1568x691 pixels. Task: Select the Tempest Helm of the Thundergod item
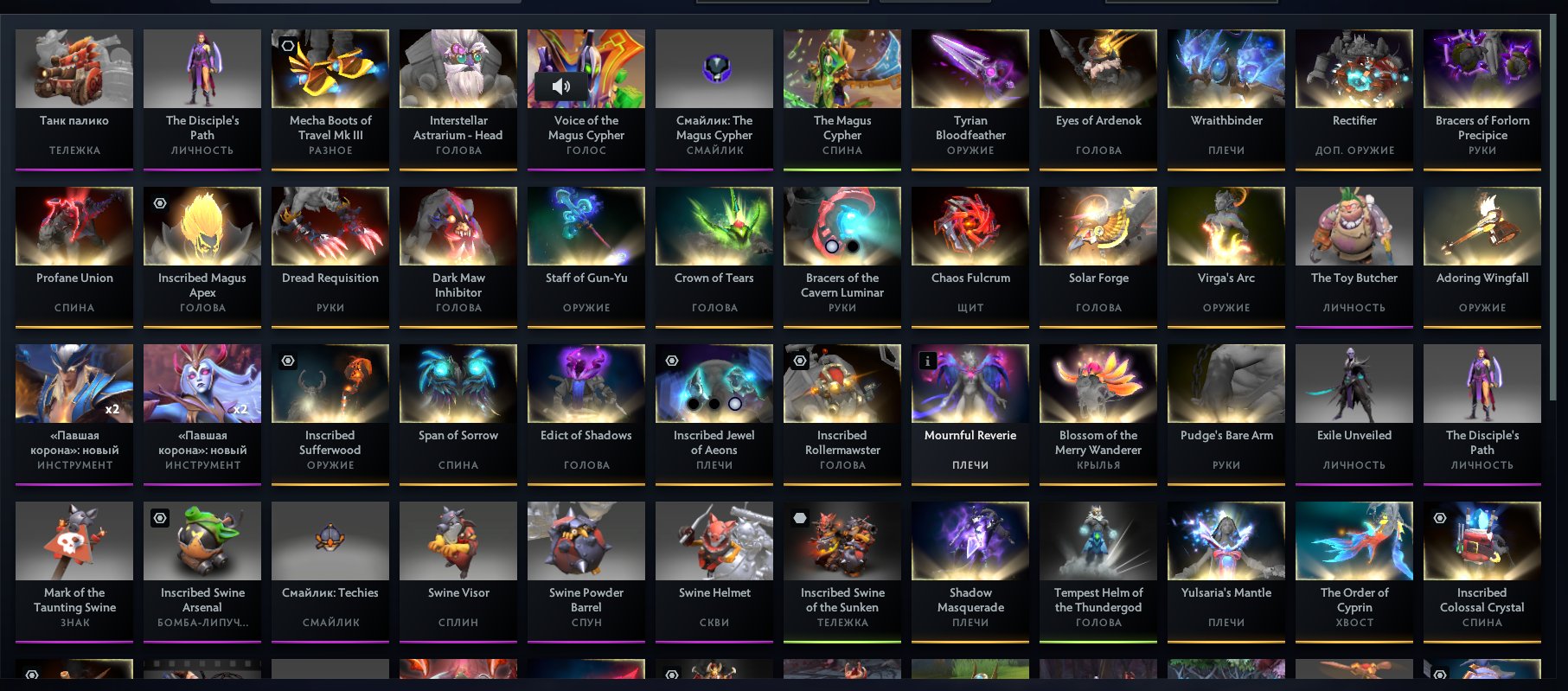[1098, 571]
